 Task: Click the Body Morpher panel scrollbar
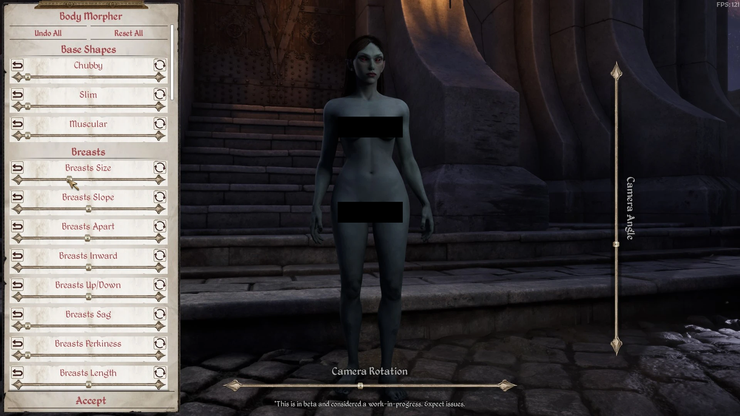(x=174, y=60)
